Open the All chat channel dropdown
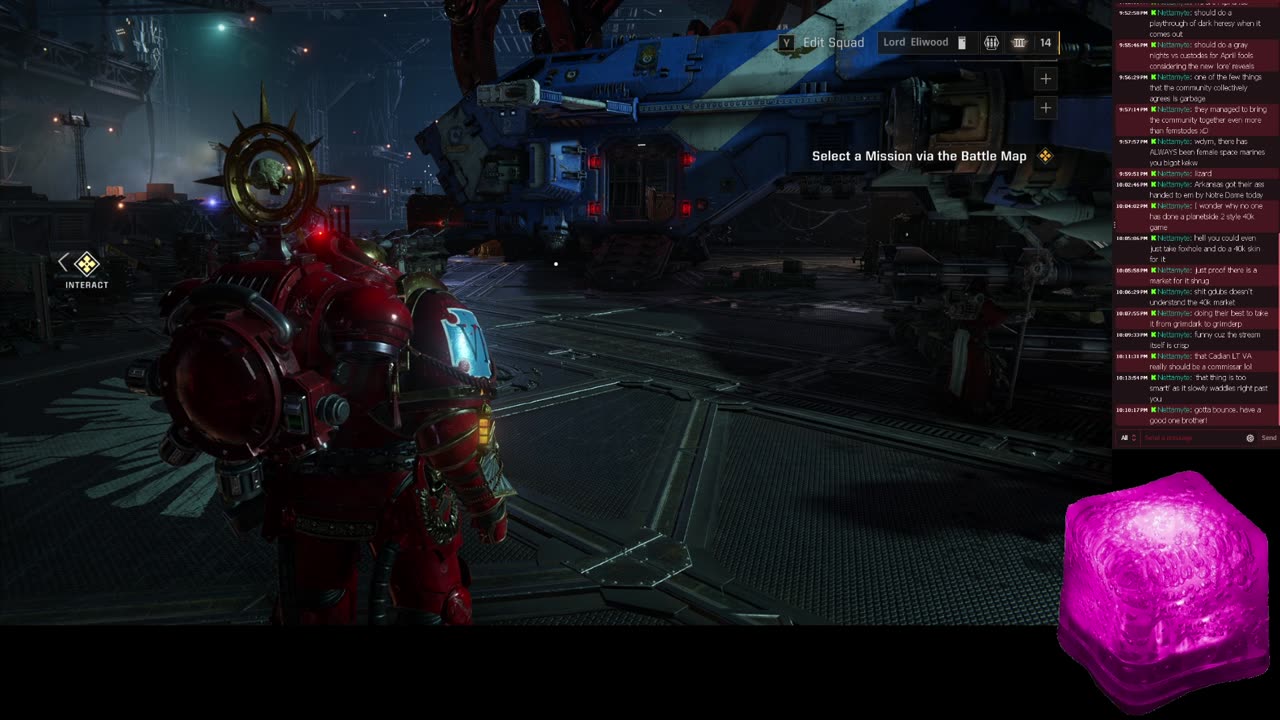1280x720 pixels. tap(1127, 438)
